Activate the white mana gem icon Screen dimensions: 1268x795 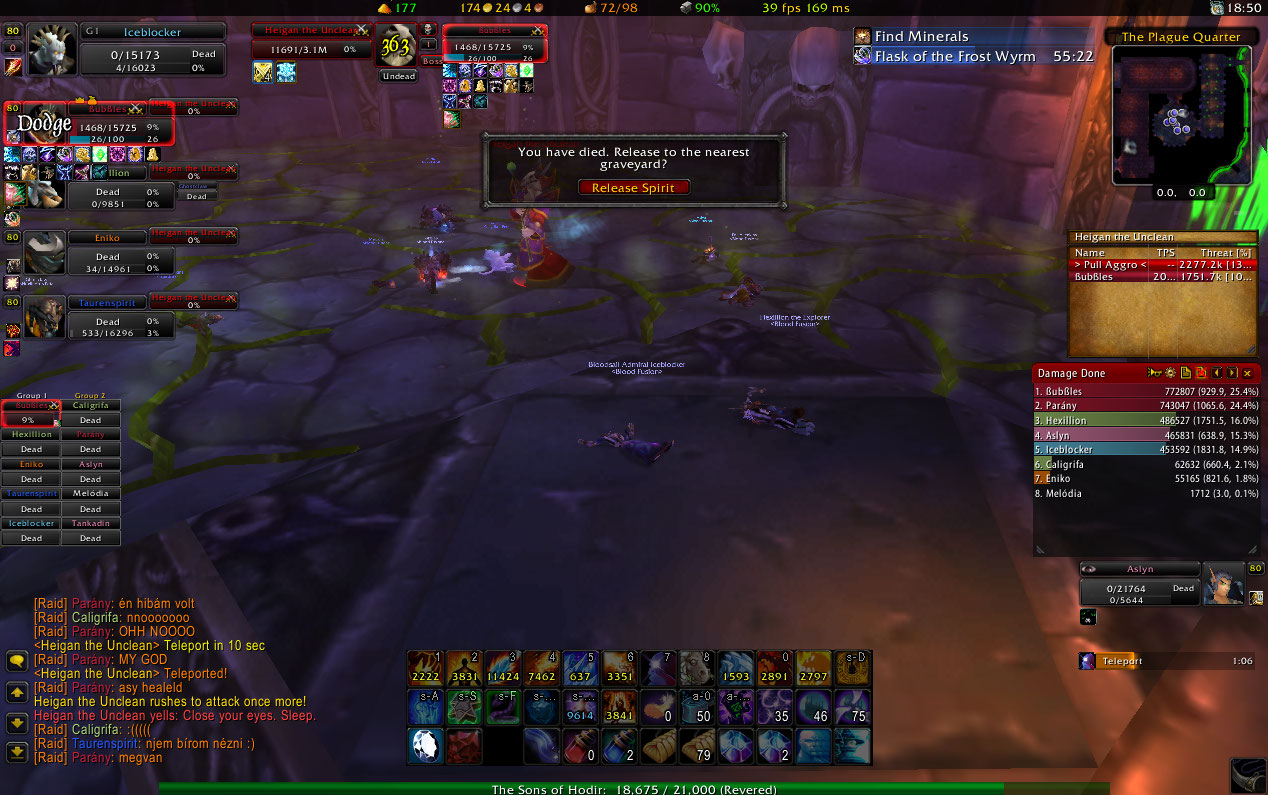(x=425, y=745)
